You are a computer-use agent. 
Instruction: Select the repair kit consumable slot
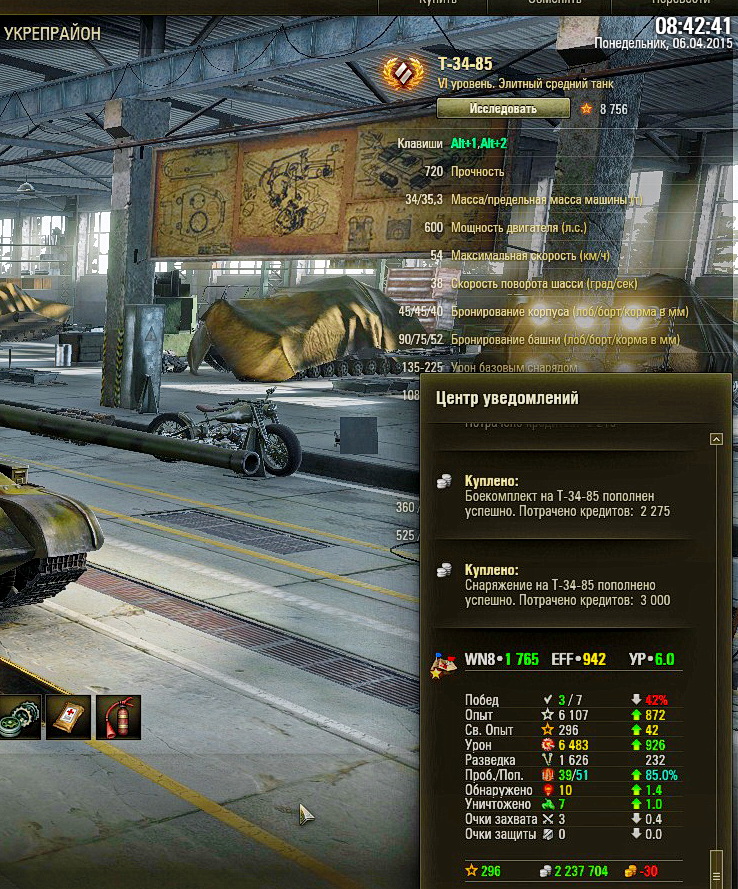[x=20, y=717]
